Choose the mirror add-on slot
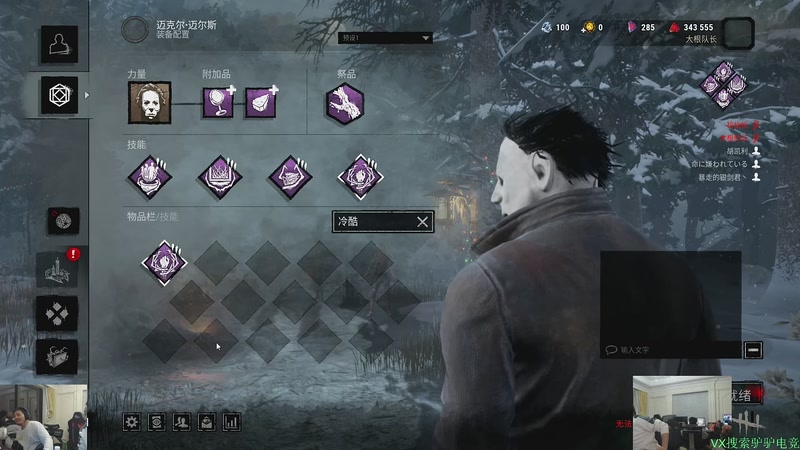This screenshot has height=450, width=800. coord(216,102)
